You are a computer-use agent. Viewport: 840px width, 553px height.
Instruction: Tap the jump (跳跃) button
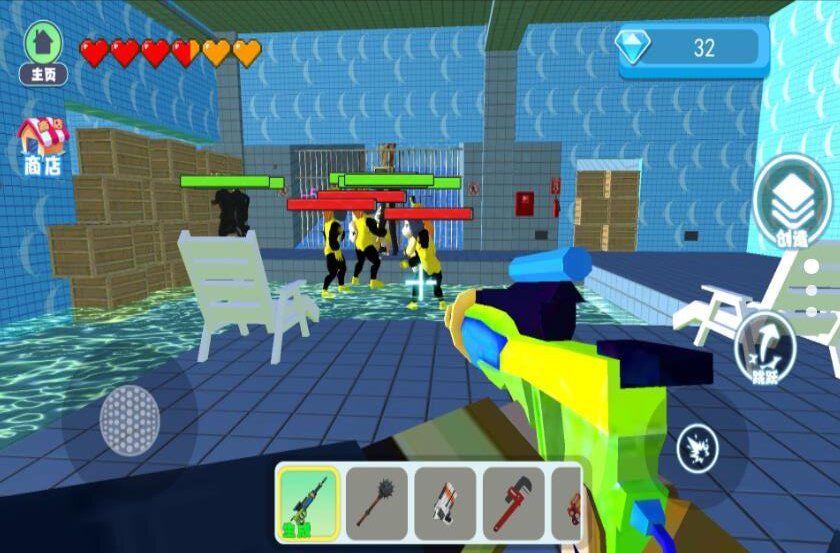[x=765, y=351]
